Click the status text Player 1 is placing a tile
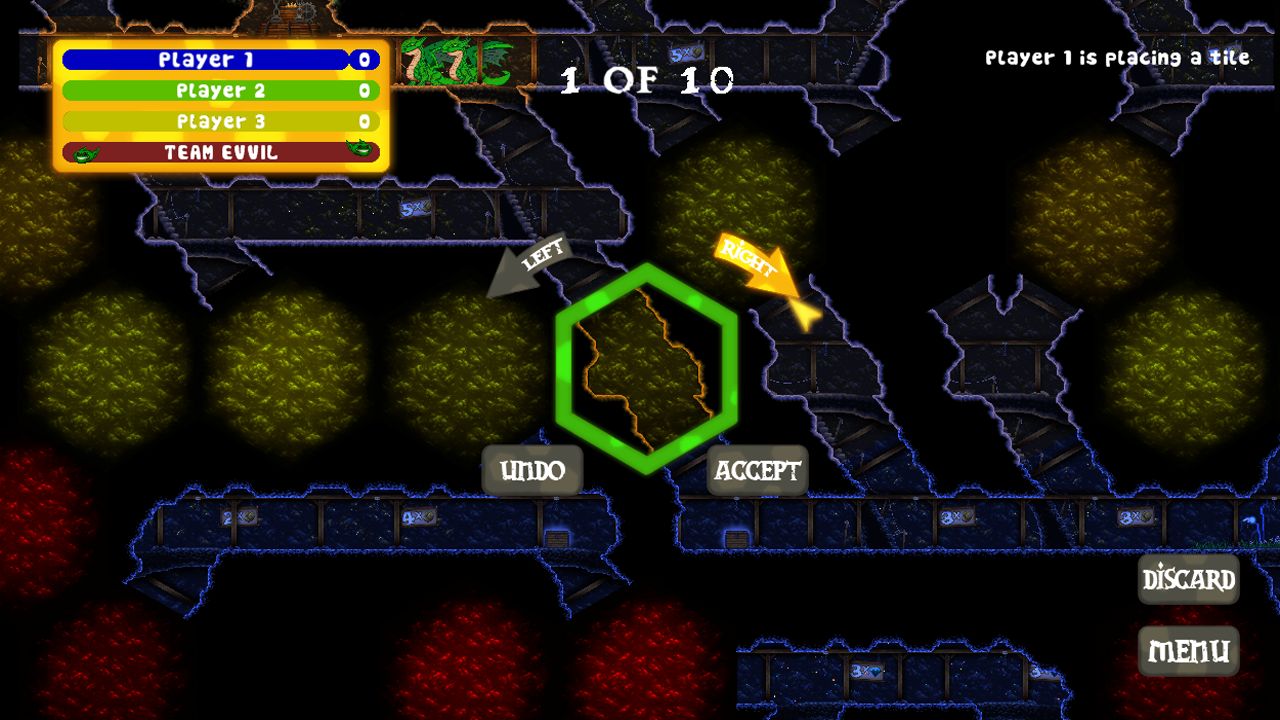The width and height of the screenshot is (1280, 720). tap(1117, 57)
